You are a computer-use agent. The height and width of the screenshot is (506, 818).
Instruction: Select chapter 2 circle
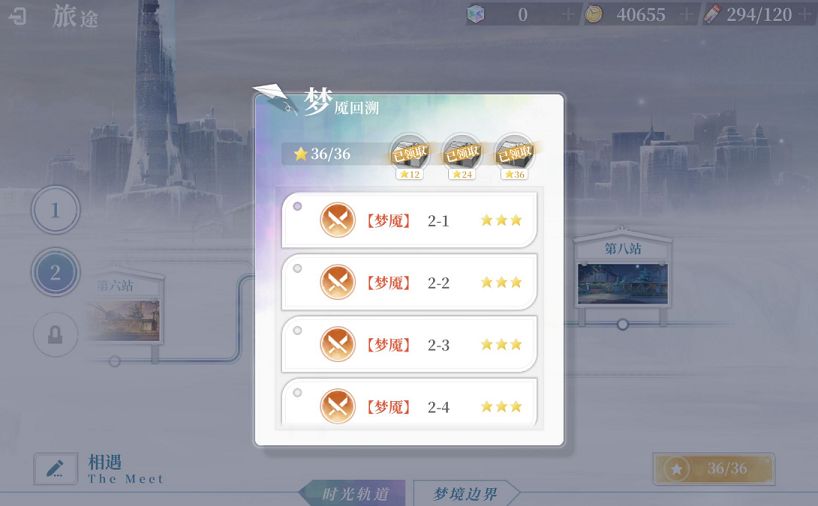56,272
